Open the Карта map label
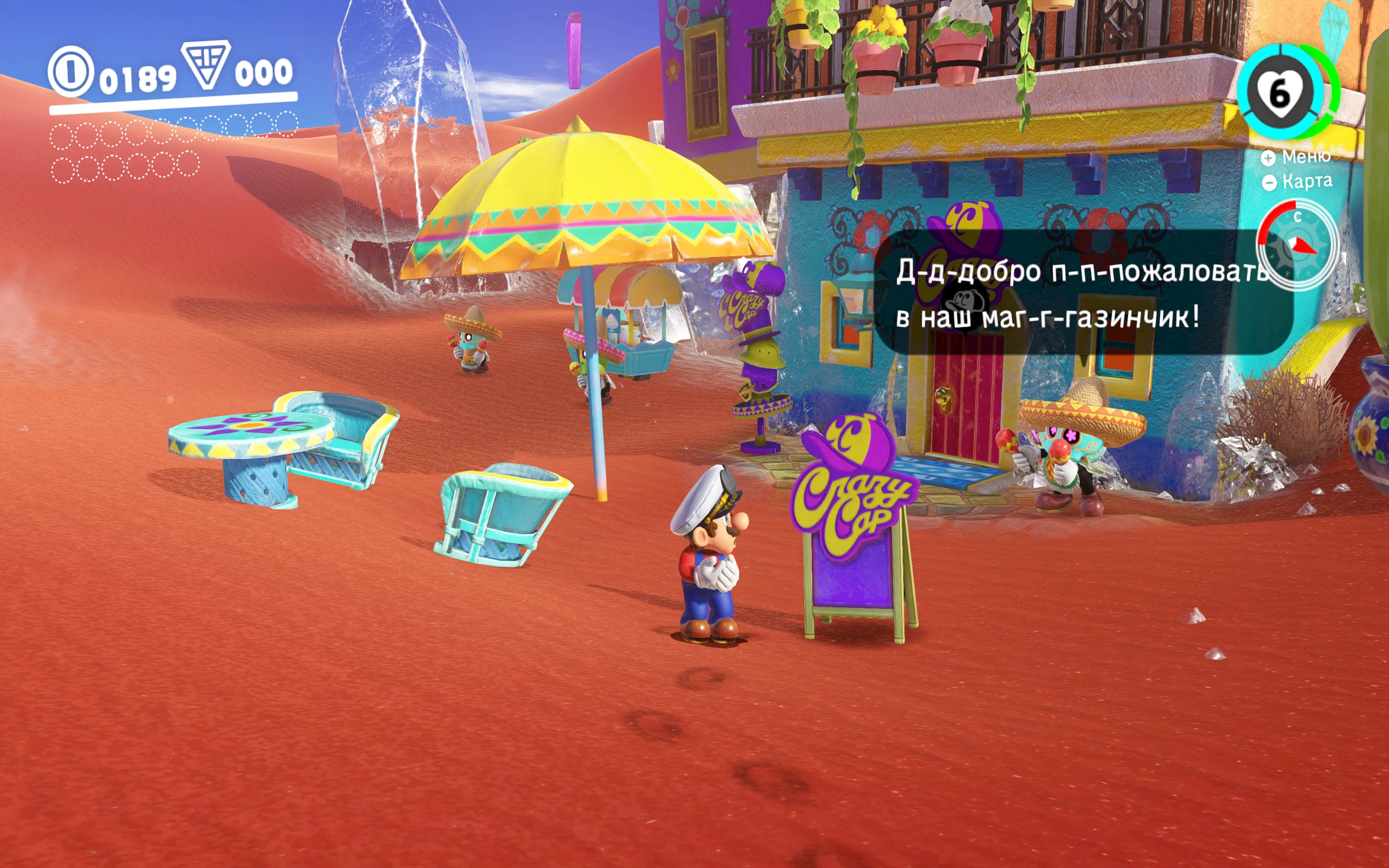Viewport: 1389px width, 868px height. coord(1307,181)
